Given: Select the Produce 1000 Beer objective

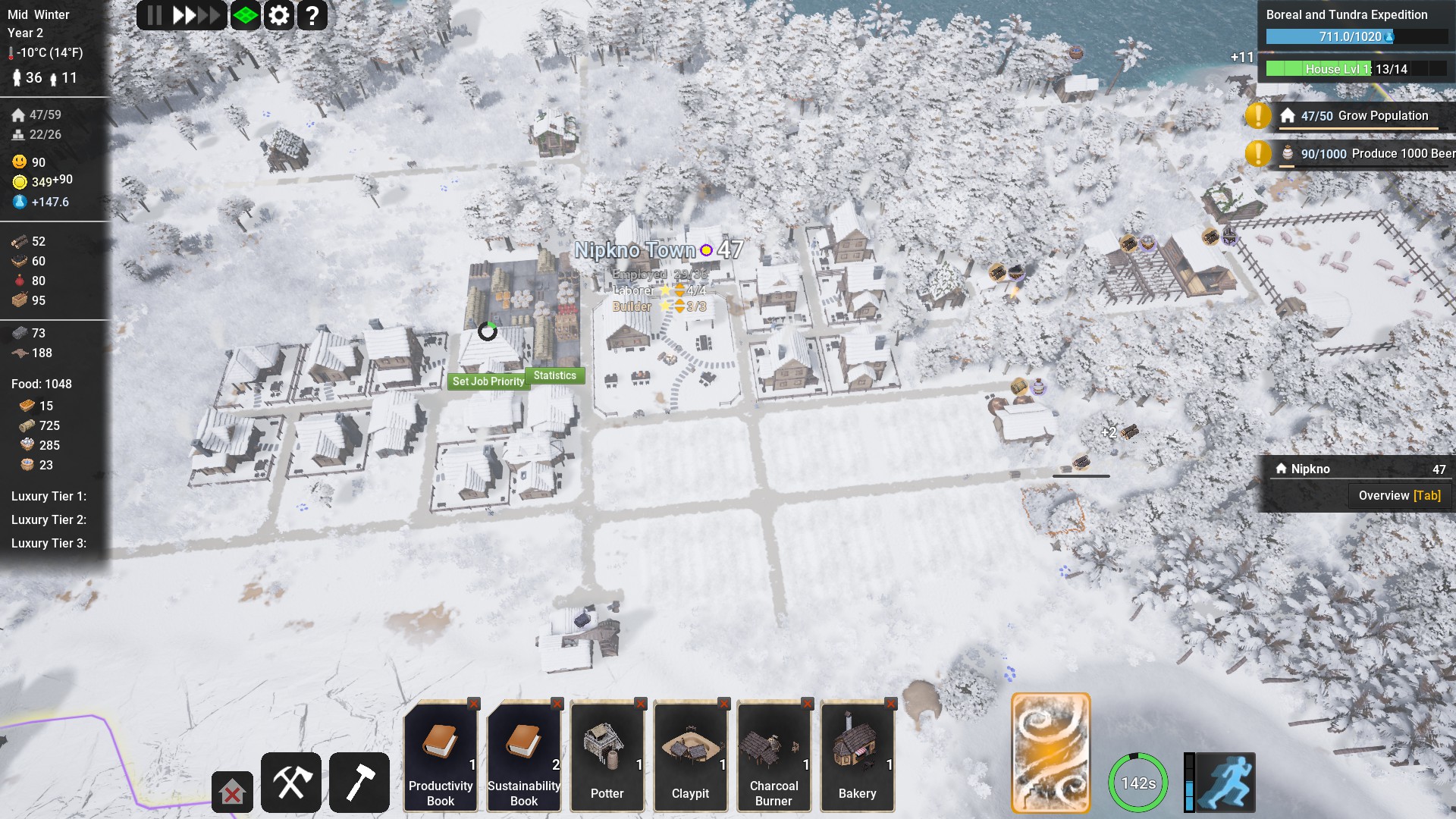Looking at the screenshot, I should click(1363, 154).
